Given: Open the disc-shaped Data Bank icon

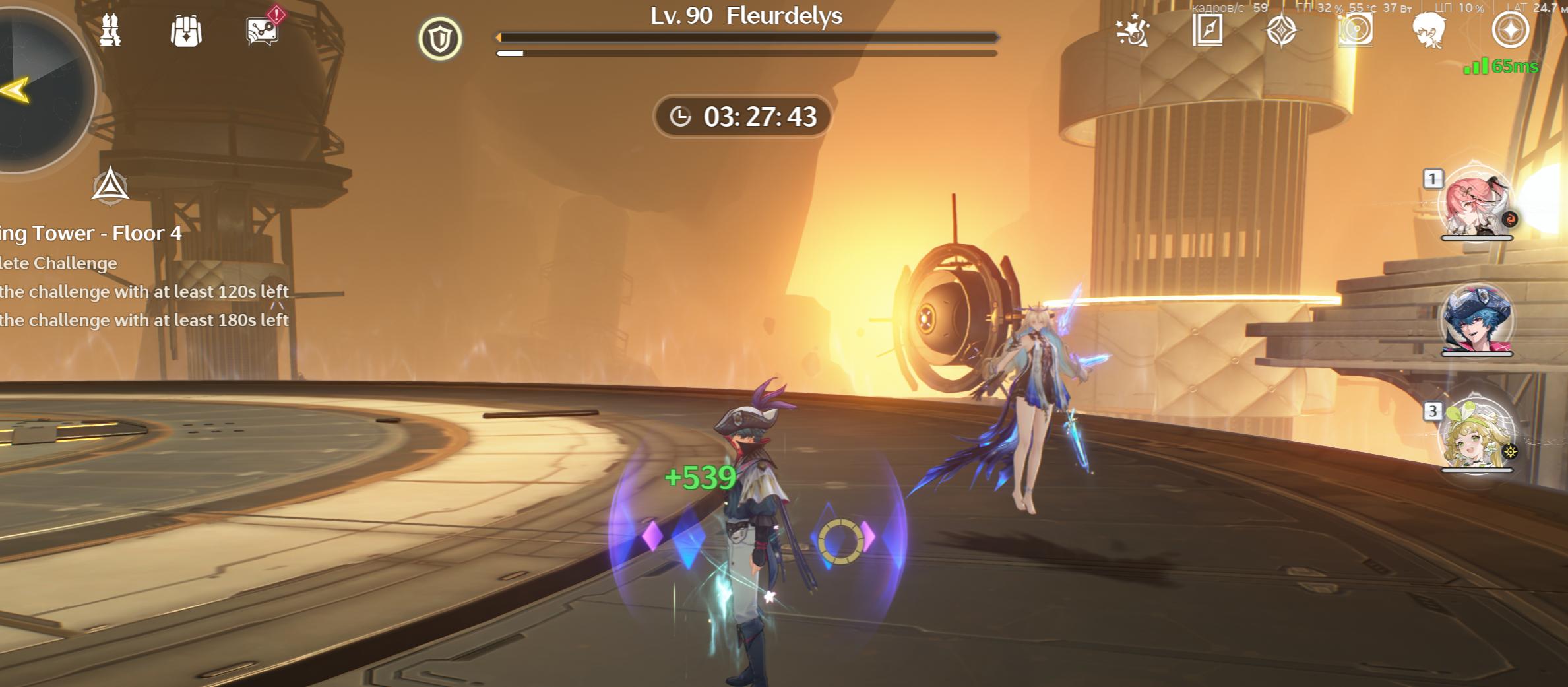Looking at the screenshot, I should pyautogui.click(x=1356, y=30).
